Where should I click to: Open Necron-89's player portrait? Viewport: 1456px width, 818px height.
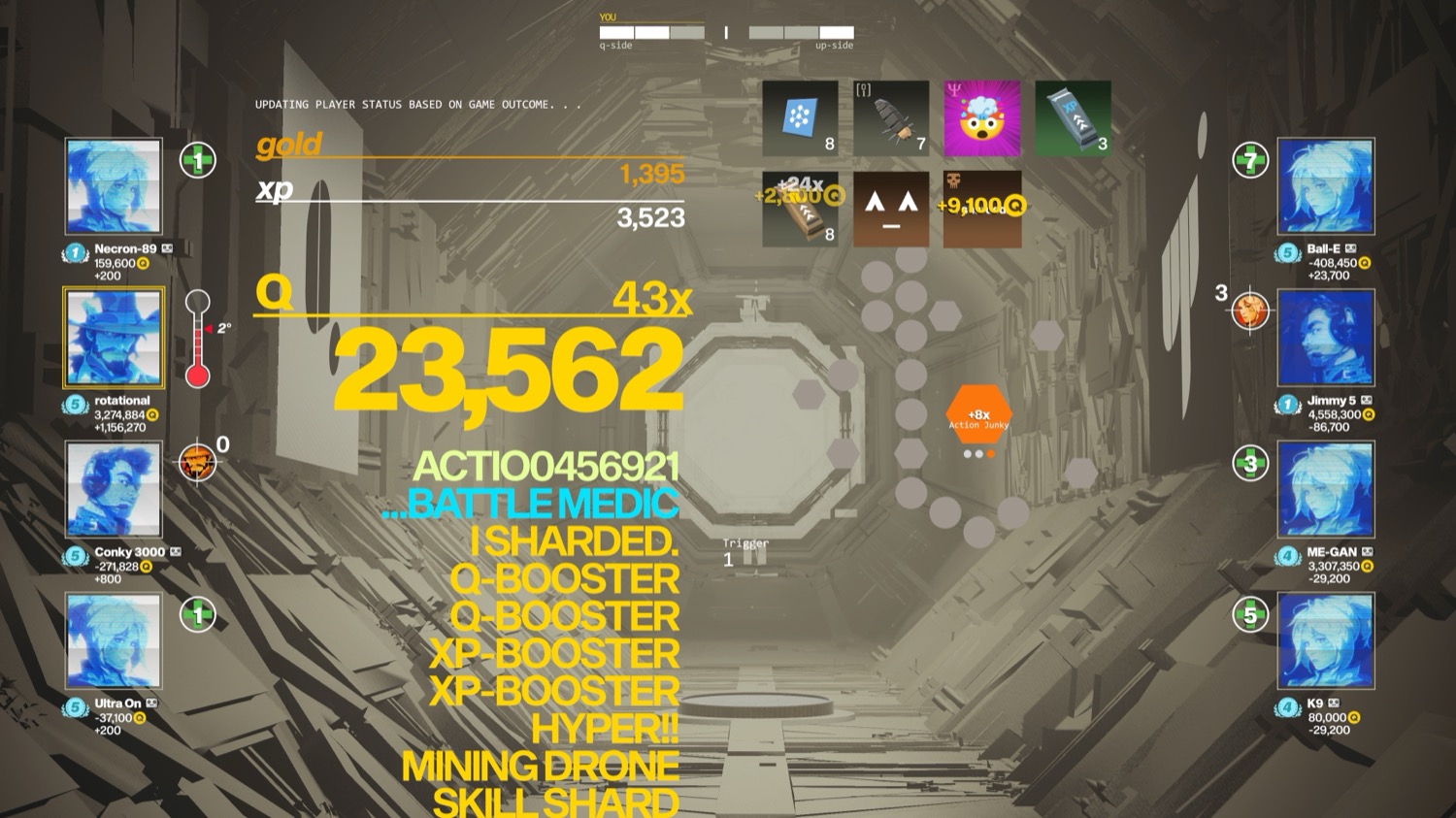[114, 186]
